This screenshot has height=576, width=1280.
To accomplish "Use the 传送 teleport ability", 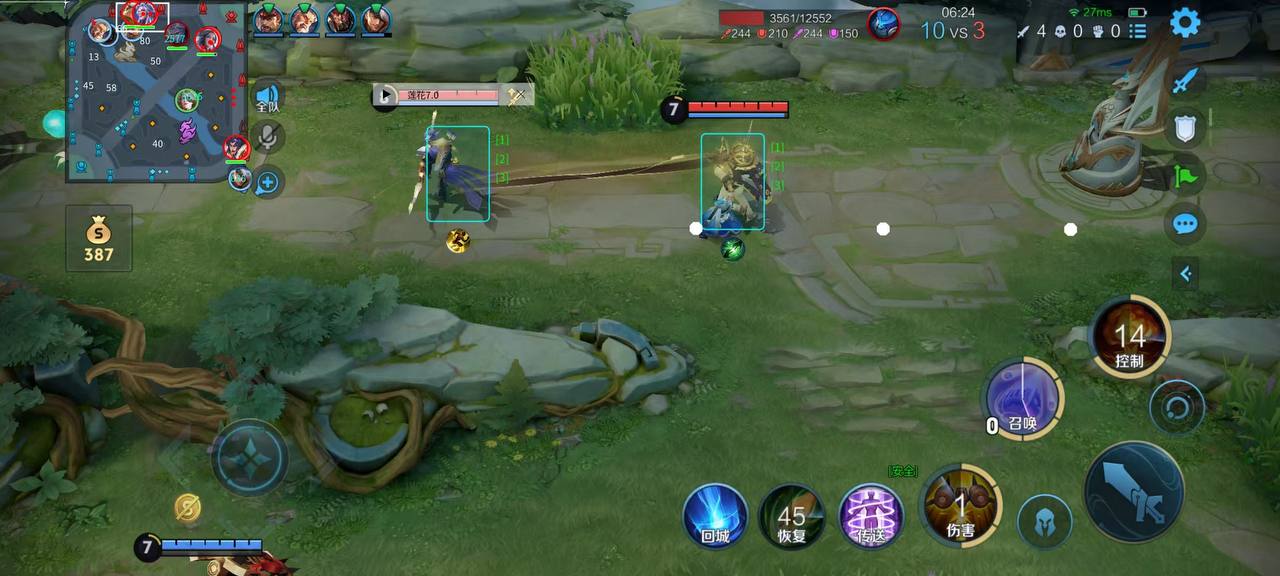I will tap(871, 516).
